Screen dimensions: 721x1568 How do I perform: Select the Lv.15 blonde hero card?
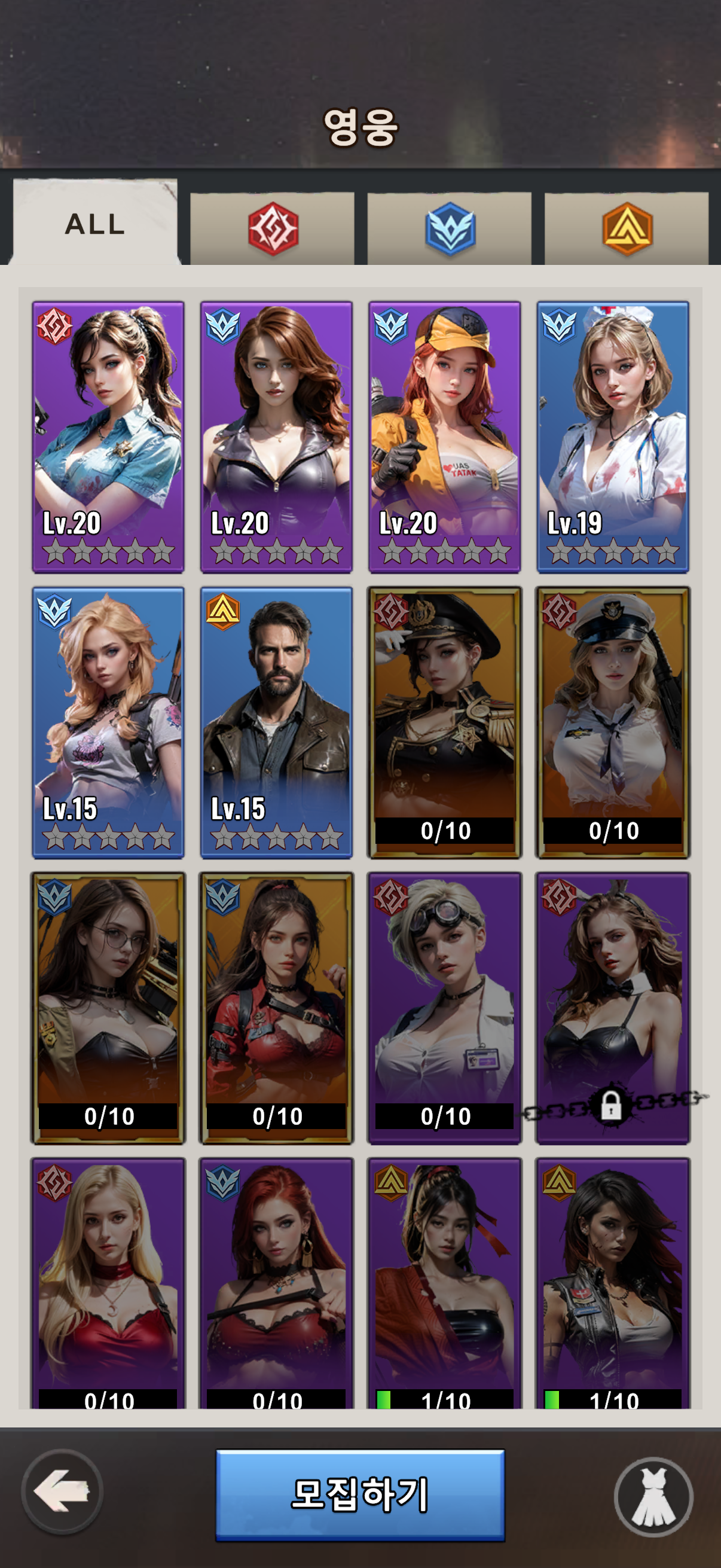[x=108, y=722]
